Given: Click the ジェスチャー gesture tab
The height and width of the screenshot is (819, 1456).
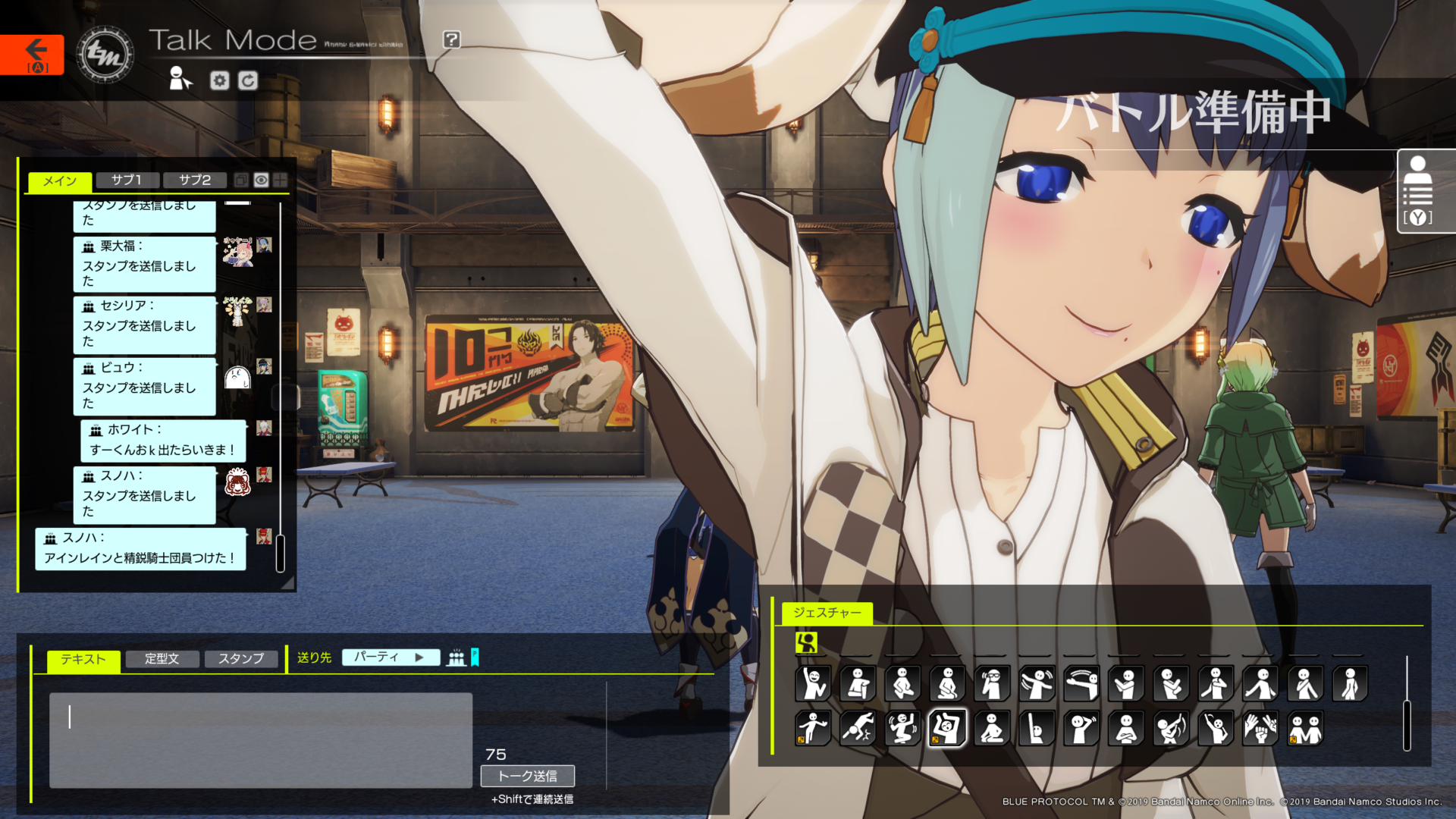Looking at the screenshot, I should (x=827, y=613).
